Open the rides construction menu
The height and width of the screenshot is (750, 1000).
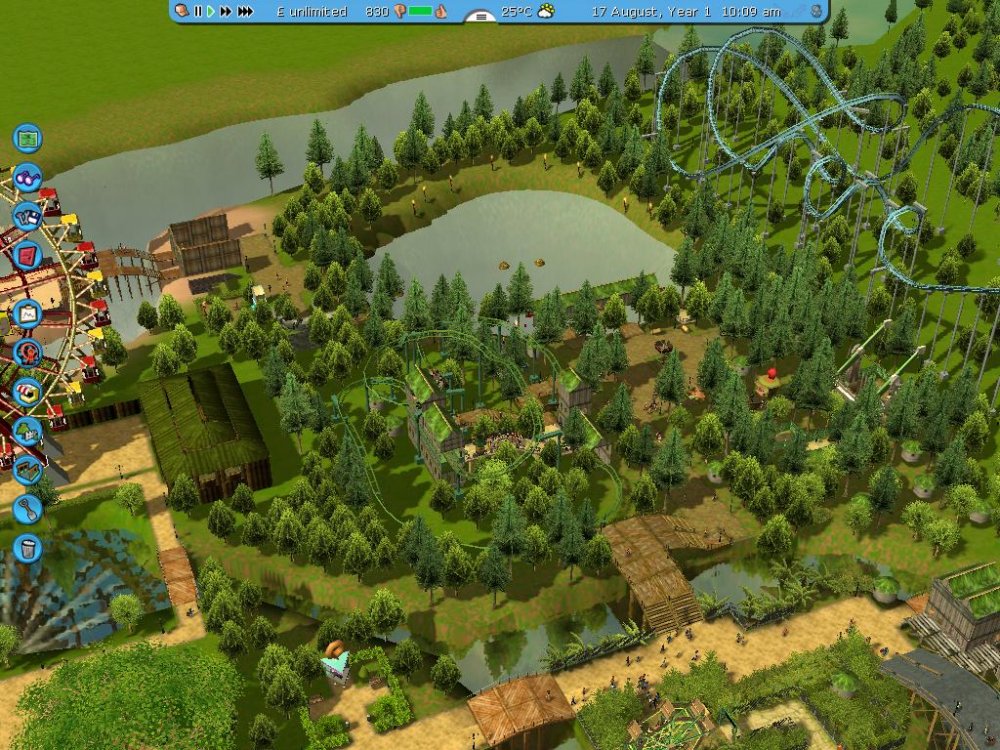point(27,352)
